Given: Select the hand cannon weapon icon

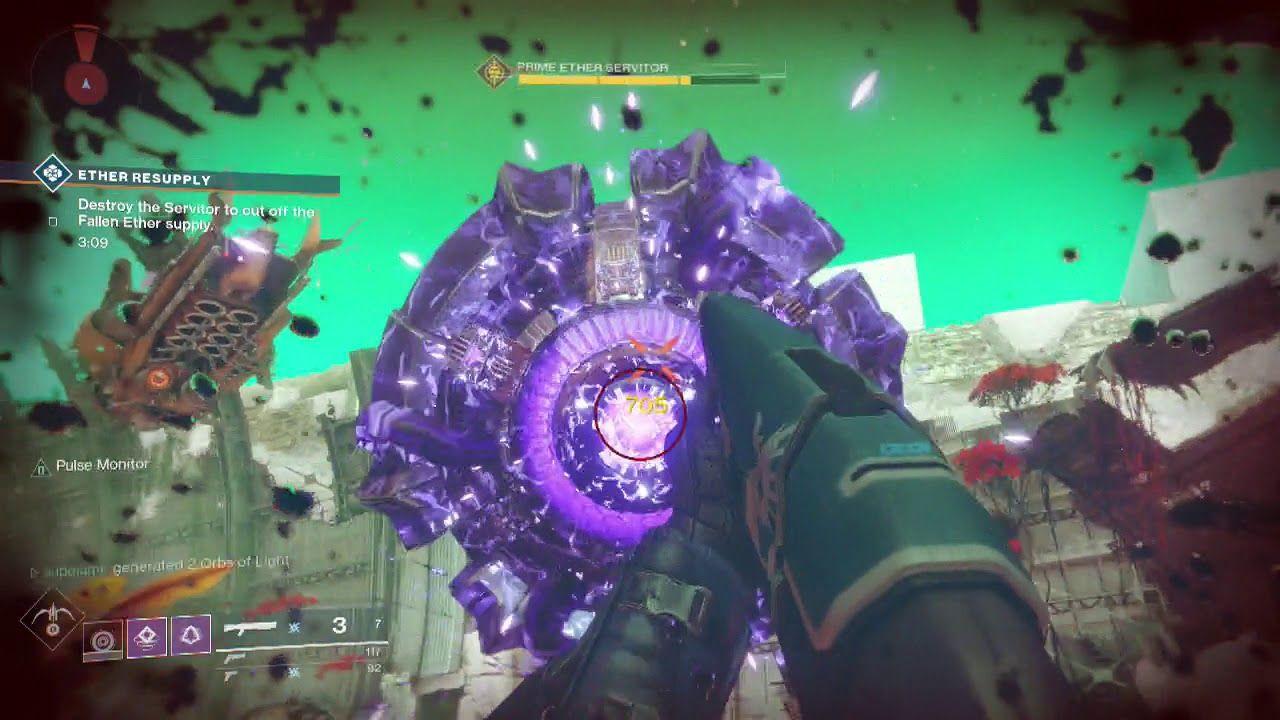Looking at the screenshot, I should 234,659.
